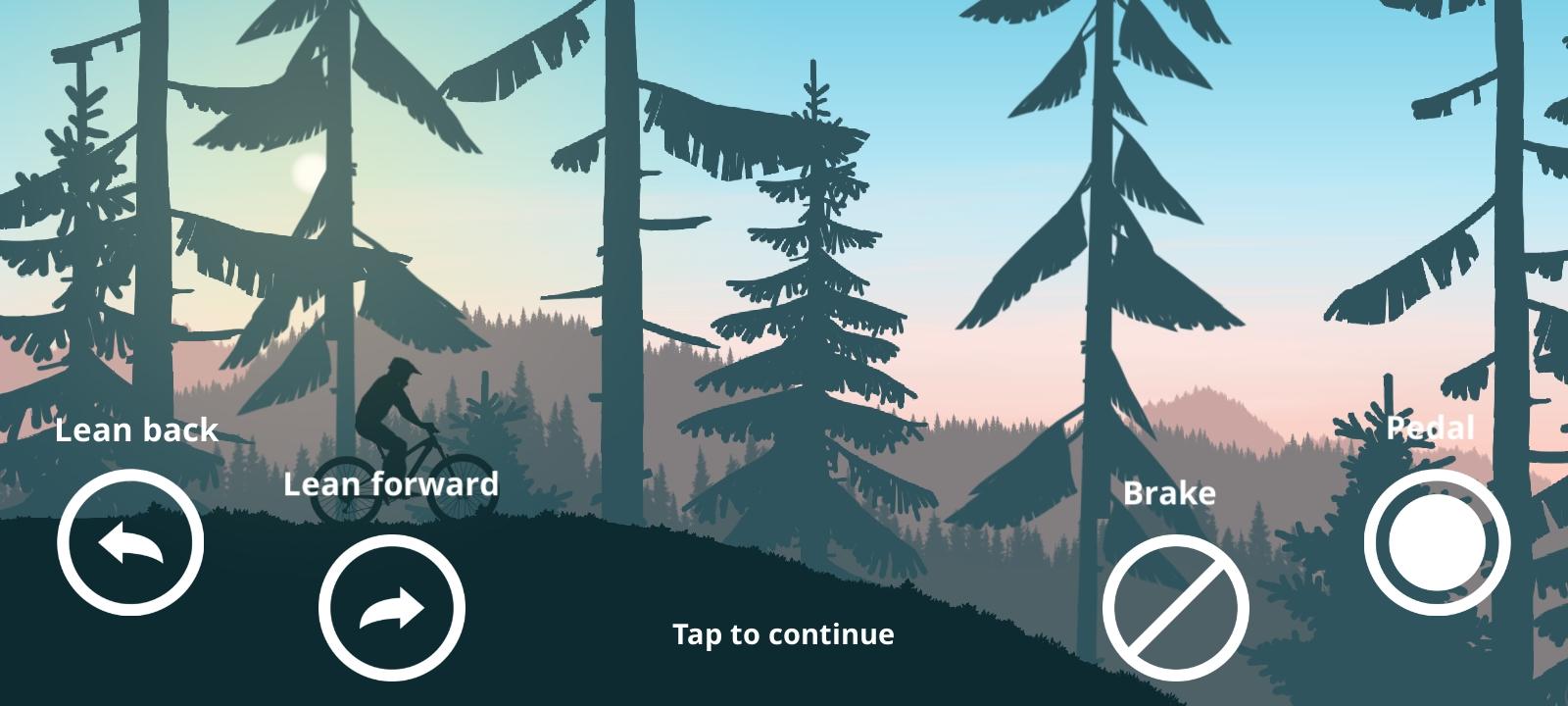The height and width of the screenshot is (706, 1568).
Task: Click the "Lean back" text label
Action: (x=137, y=429)
